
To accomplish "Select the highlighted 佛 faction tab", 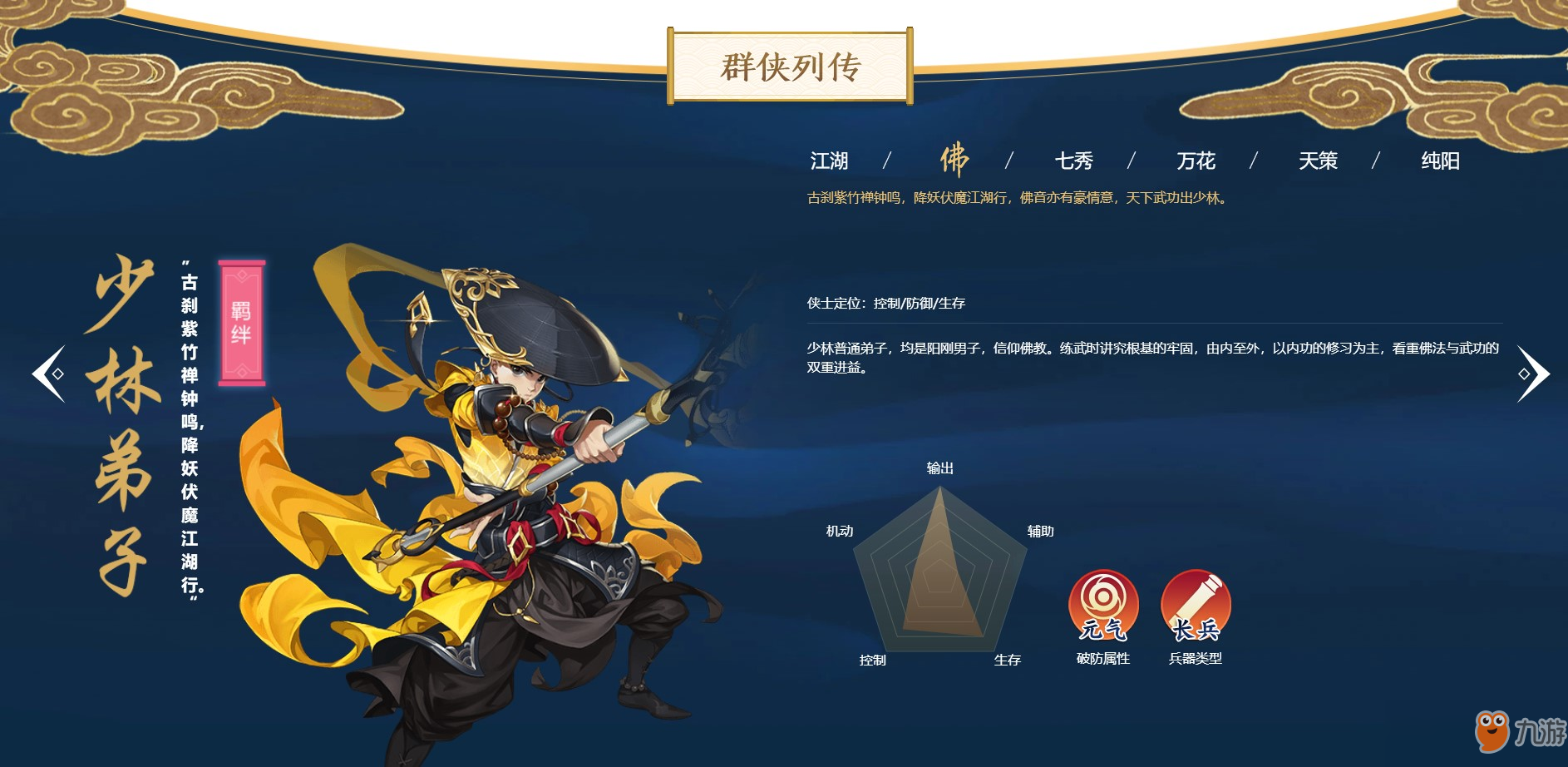I will tap(954, 161).
